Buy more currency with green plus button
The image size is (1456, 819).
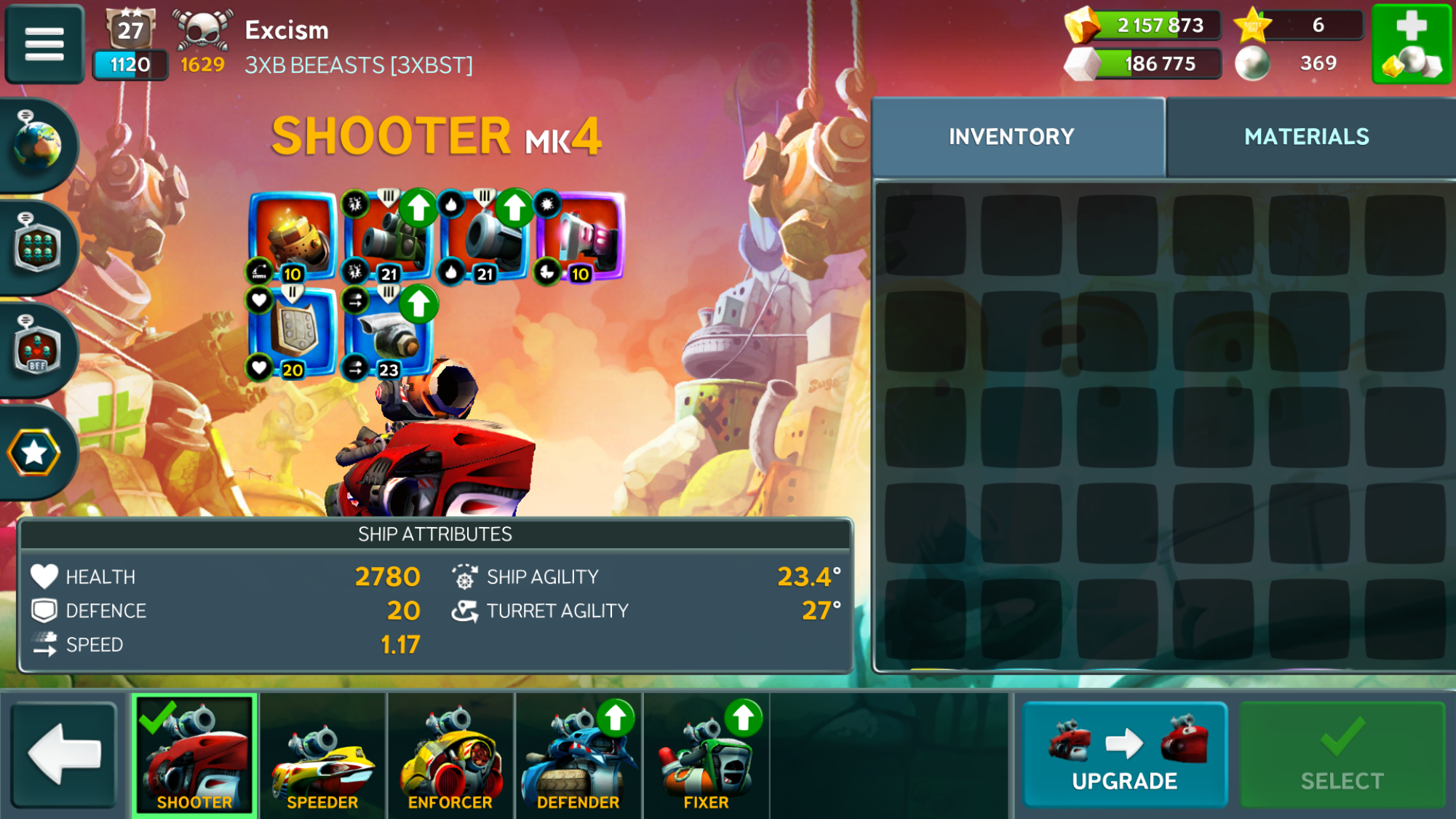click(1411, 44)
